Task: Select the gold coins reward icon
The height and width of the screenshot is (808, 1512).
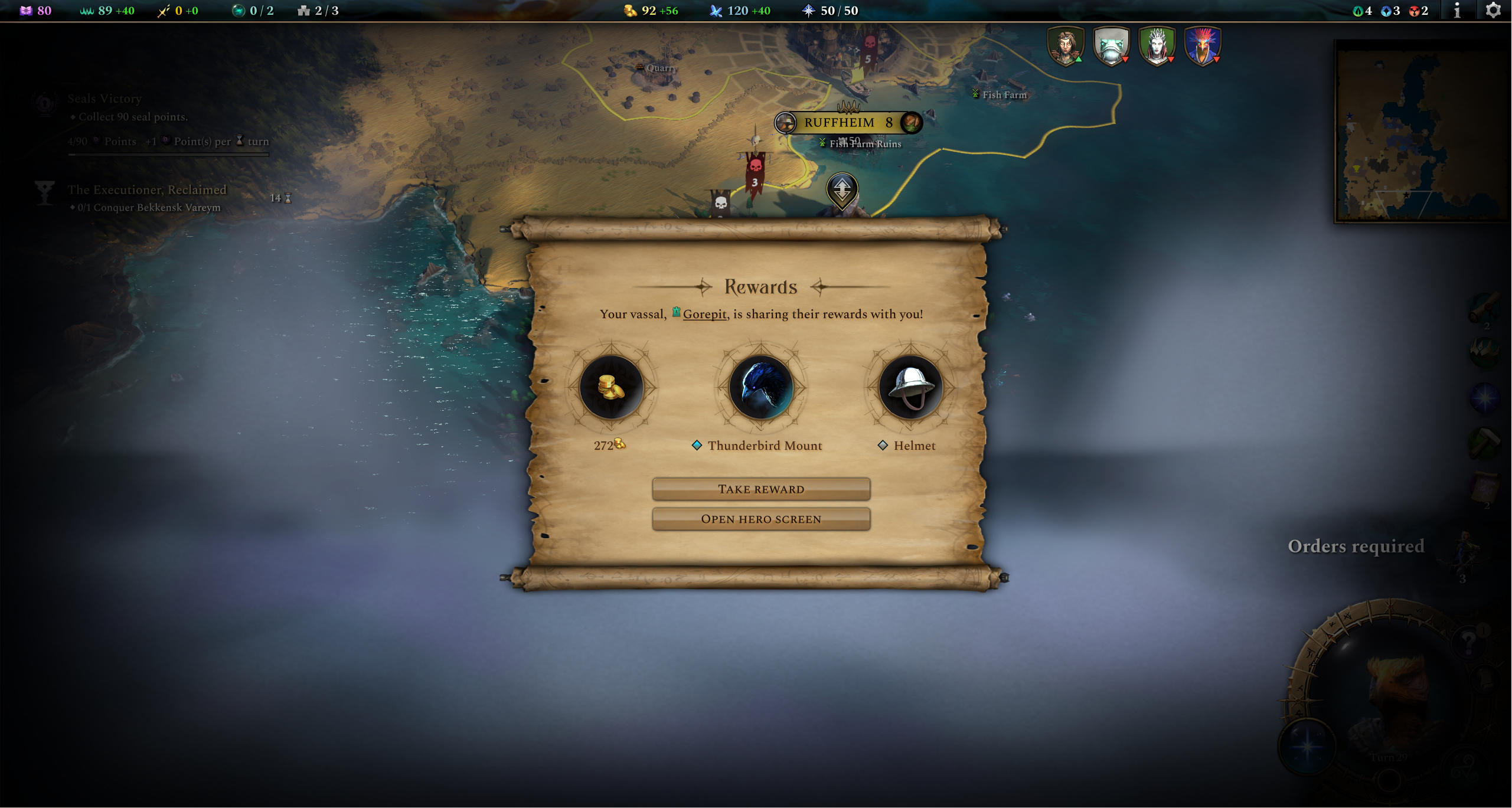Action: [611, 387]
